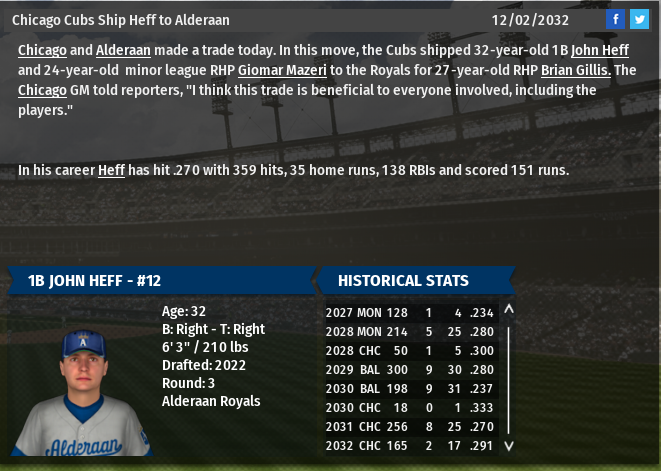661x471 pixels.
Task: Click the historical stats scroll-down arrow
Action: pos(508,446)
